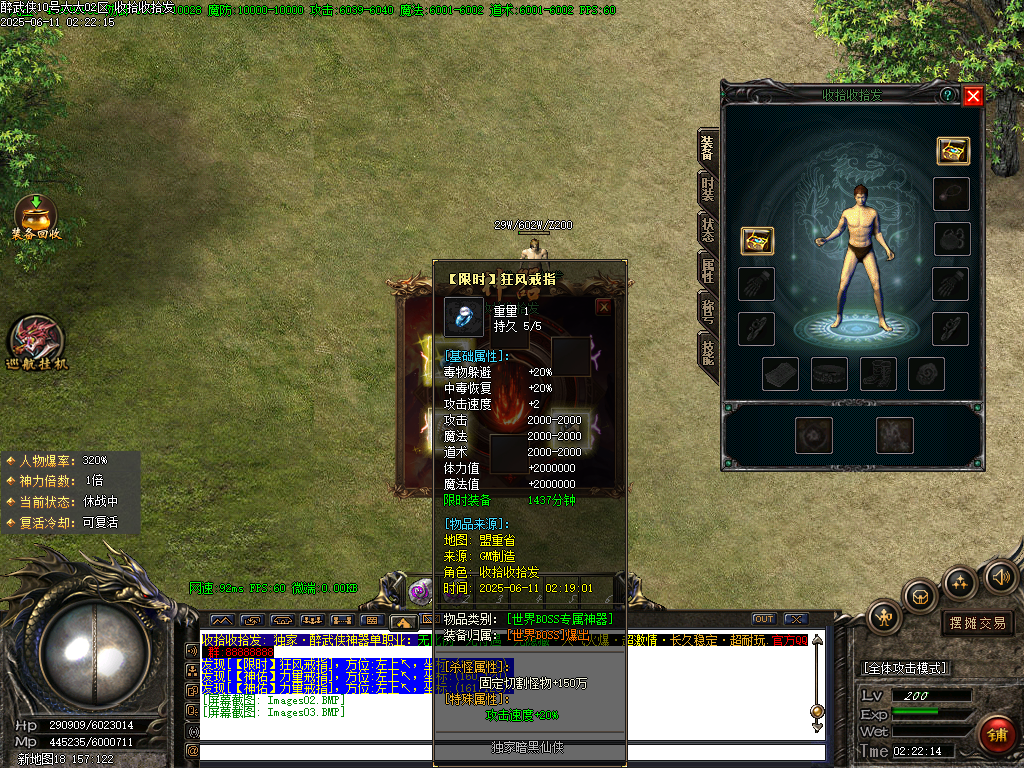The width and height of the screenshot is (1024, 768).
Task: Open the 摆摊交易 stall trade button
Action: coord(978,623)
